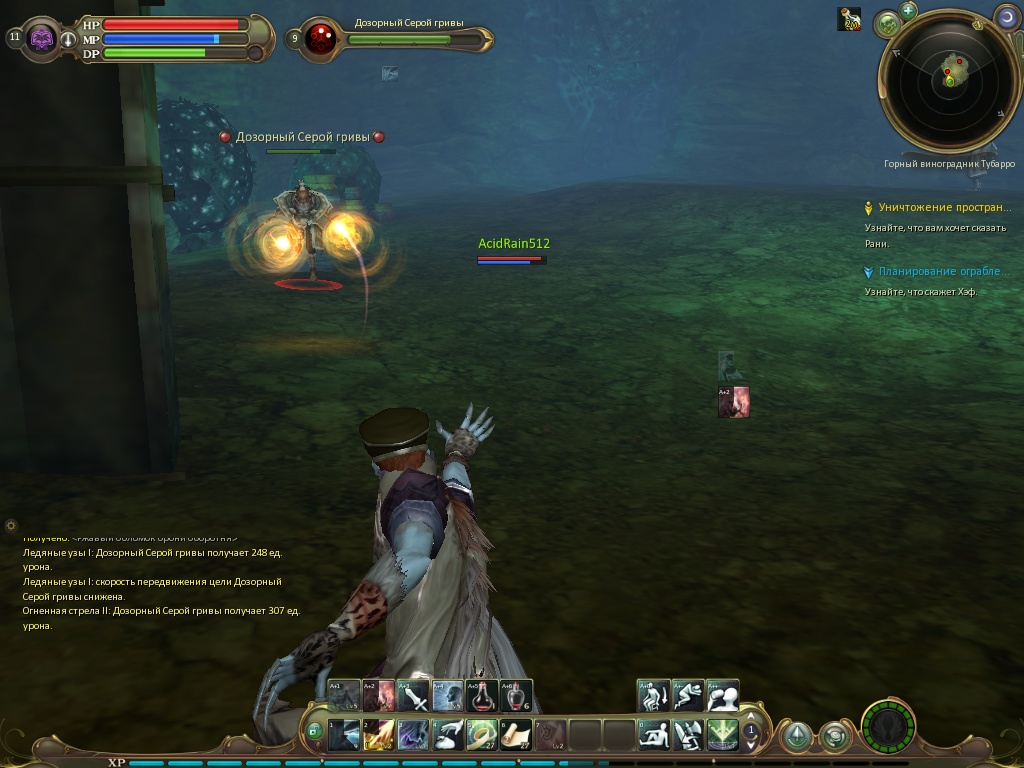Select the target portrait of Дозорный Серой гривы
Screen dimensions: 1024x768
click(321, 39)
